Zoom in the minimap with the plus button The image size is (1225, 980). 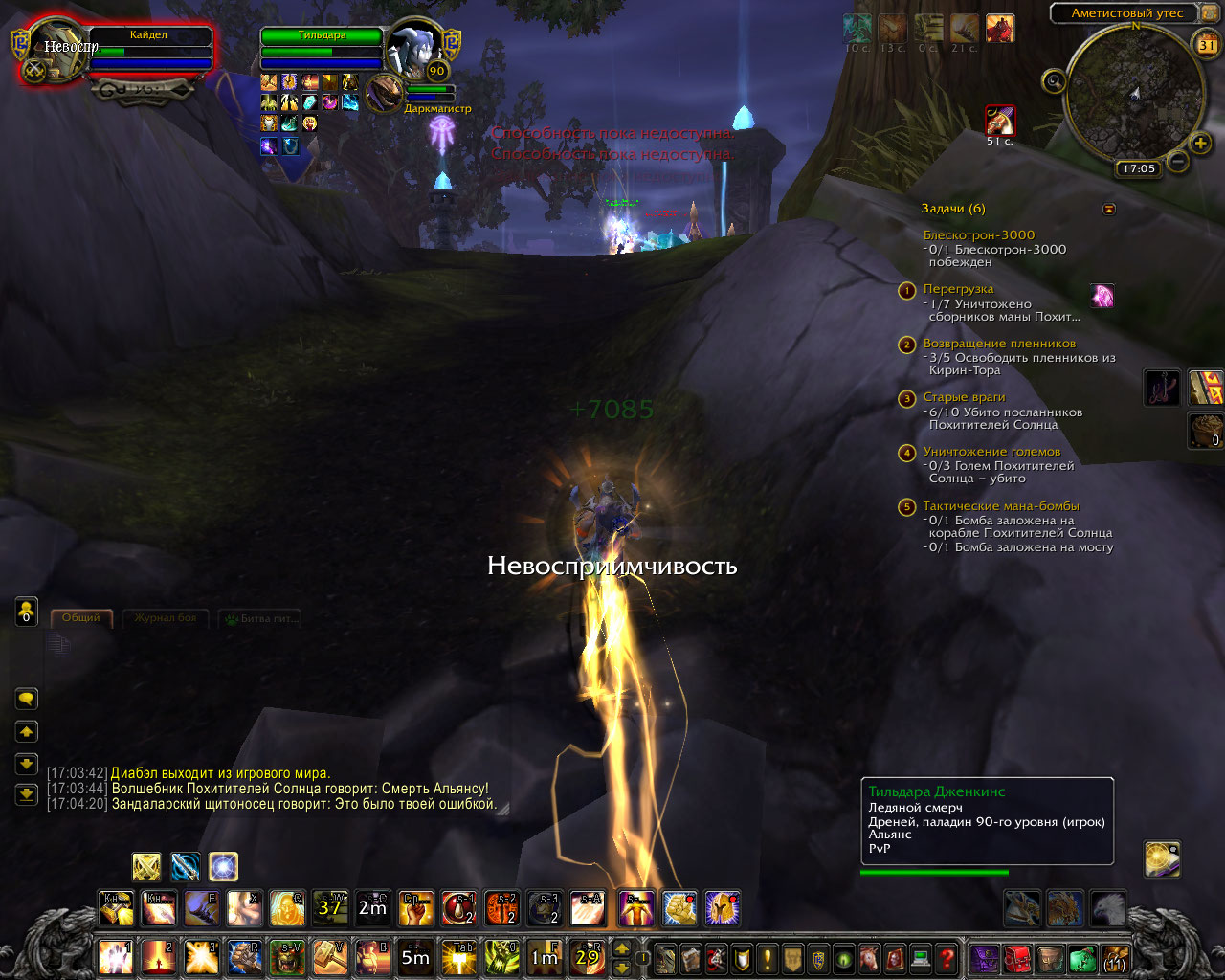tap(1200, 144)
